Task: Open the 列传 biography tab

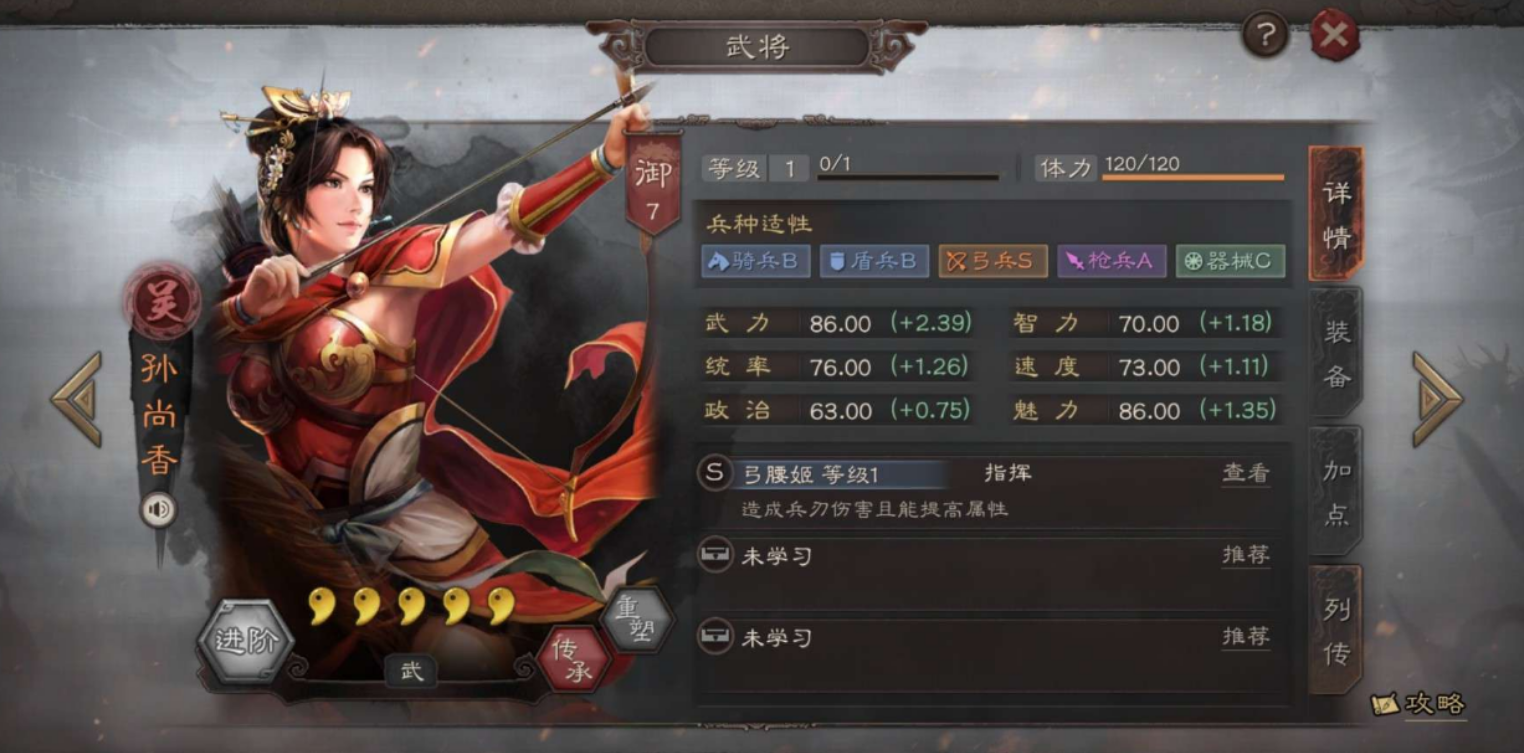Action: [1334, 623]
